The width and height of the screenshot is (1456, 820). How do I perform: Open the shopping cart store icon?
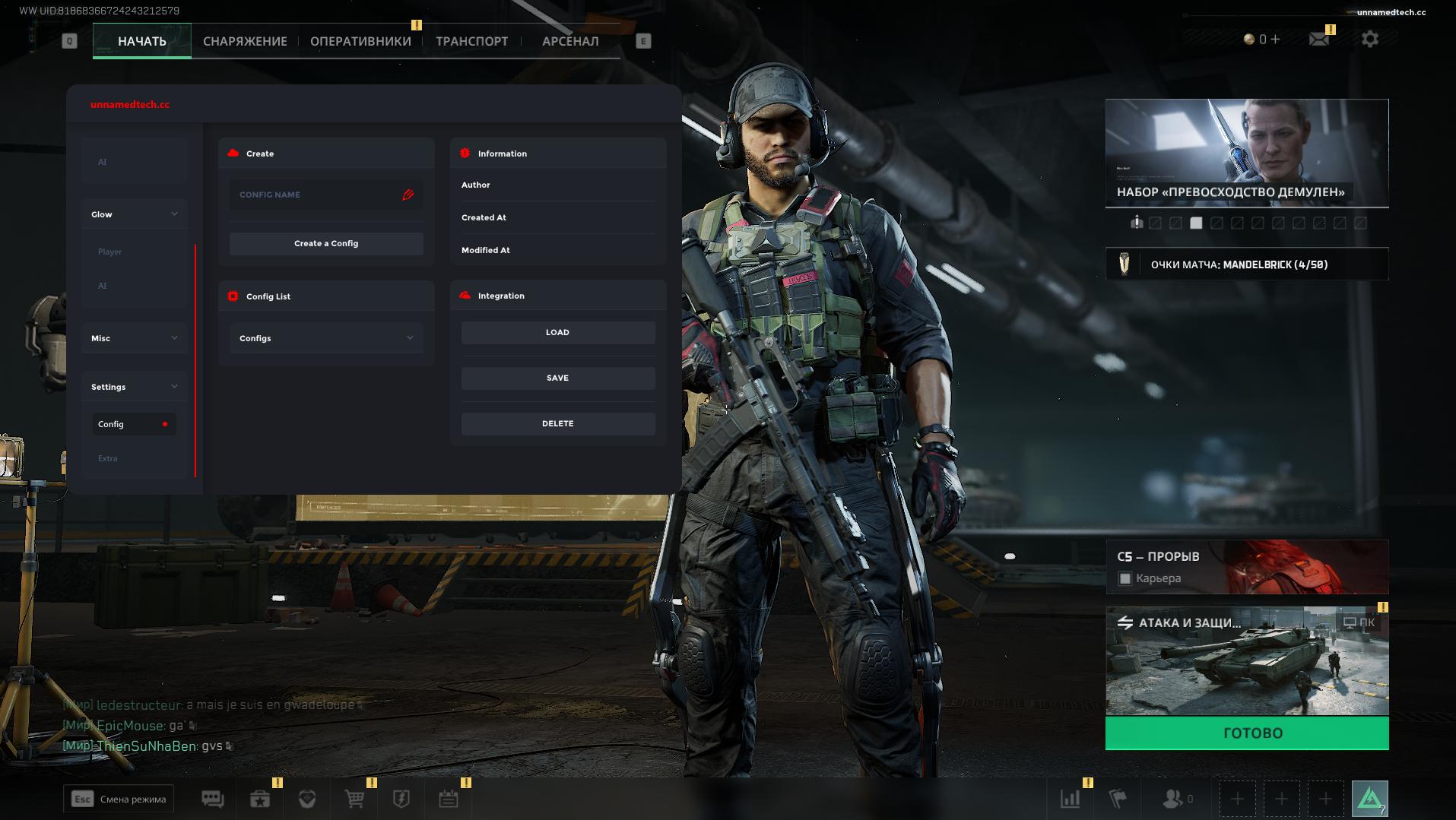[354, 799]
